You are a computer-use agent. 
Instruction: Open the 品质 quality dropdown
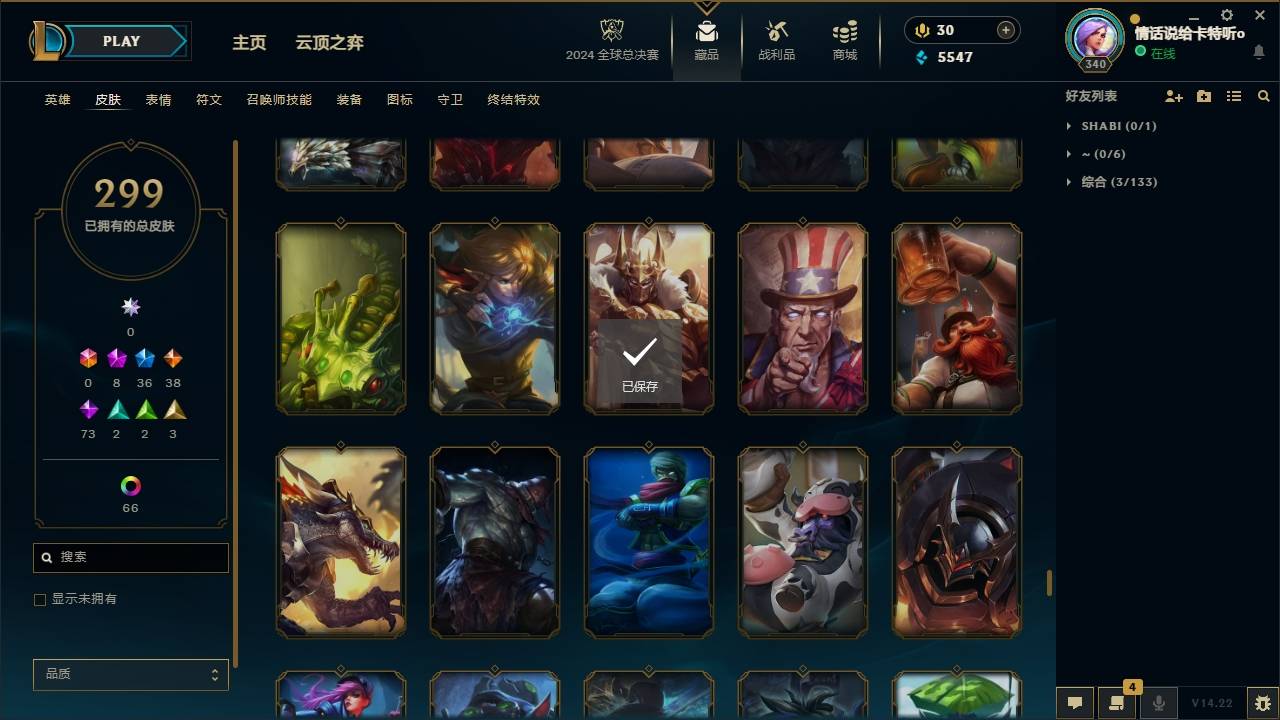[x=130, y=674]
